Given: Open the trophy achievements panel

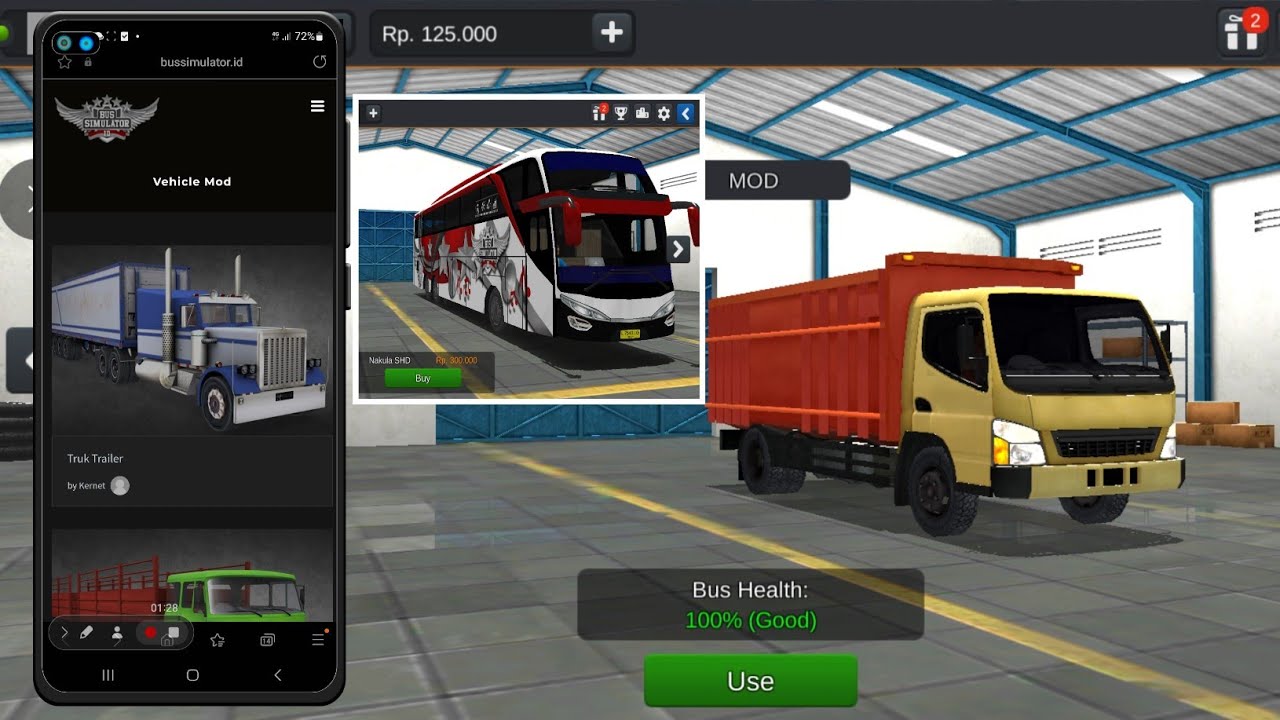Looking at the screenshot, I should (621, 113).
